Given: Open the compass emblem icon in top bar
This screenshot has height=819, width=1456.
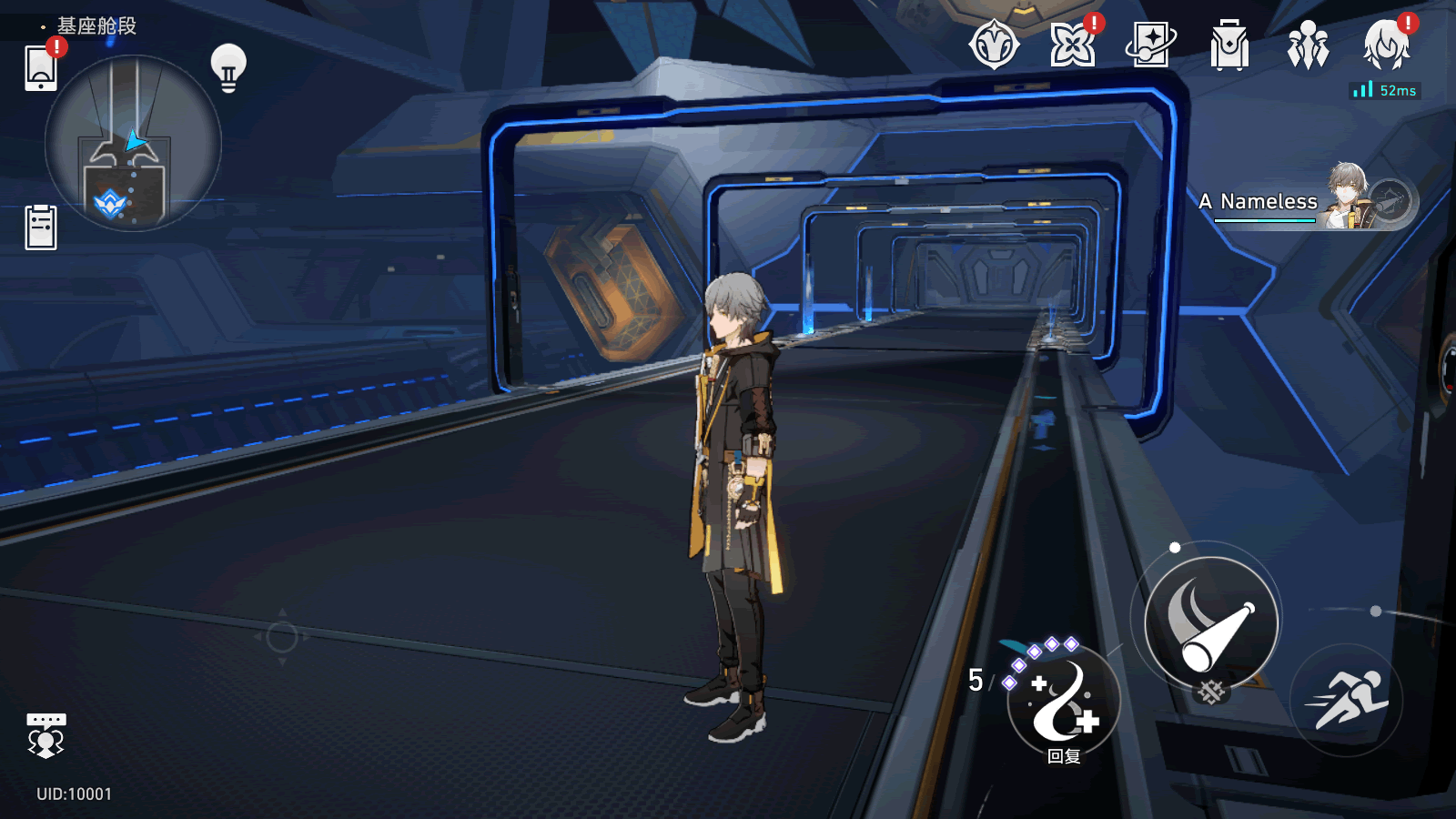Looking at the screenshot, I should click(994, 45).
